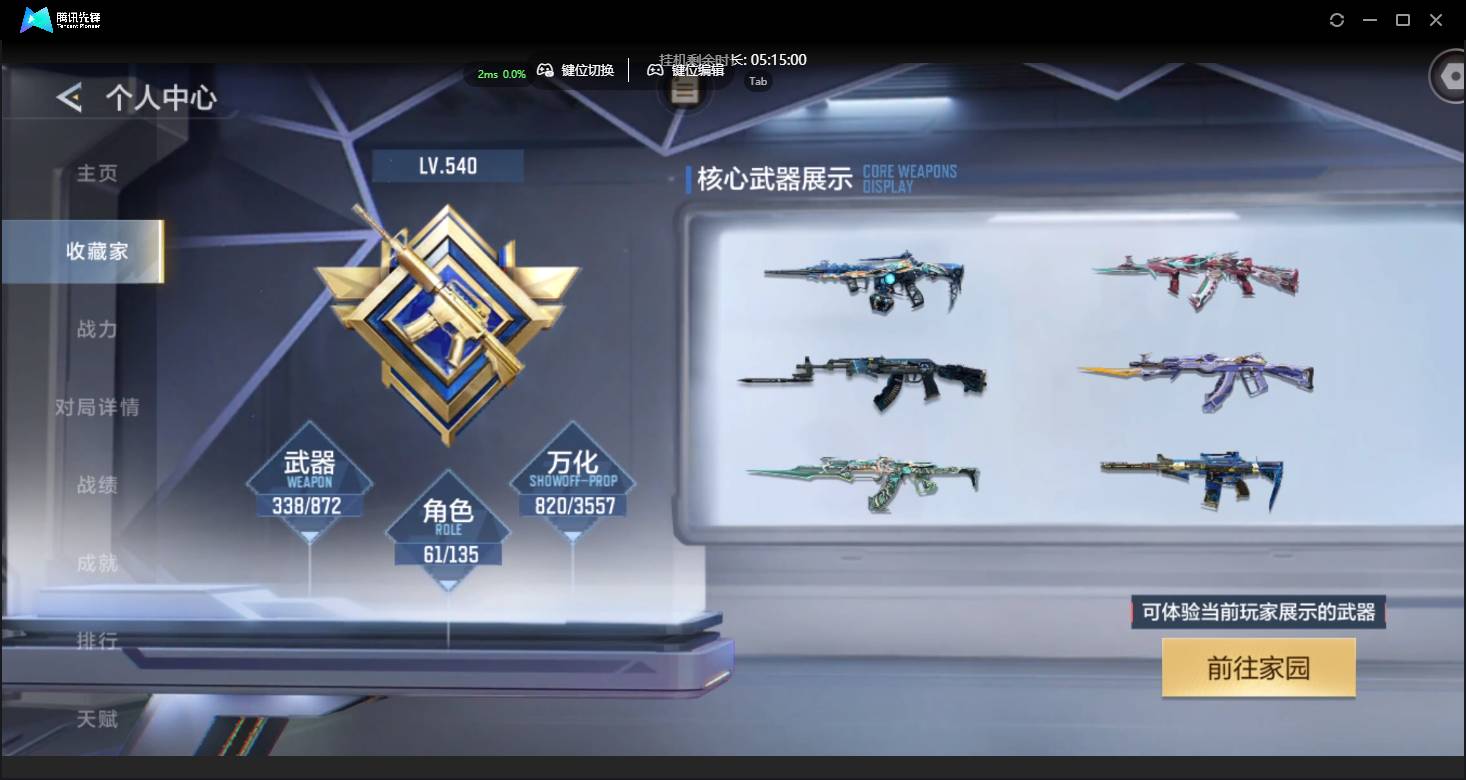1466x780 pixels.
Task: Expand the 成就 achievements section
Action: click(x=95, y=564)
